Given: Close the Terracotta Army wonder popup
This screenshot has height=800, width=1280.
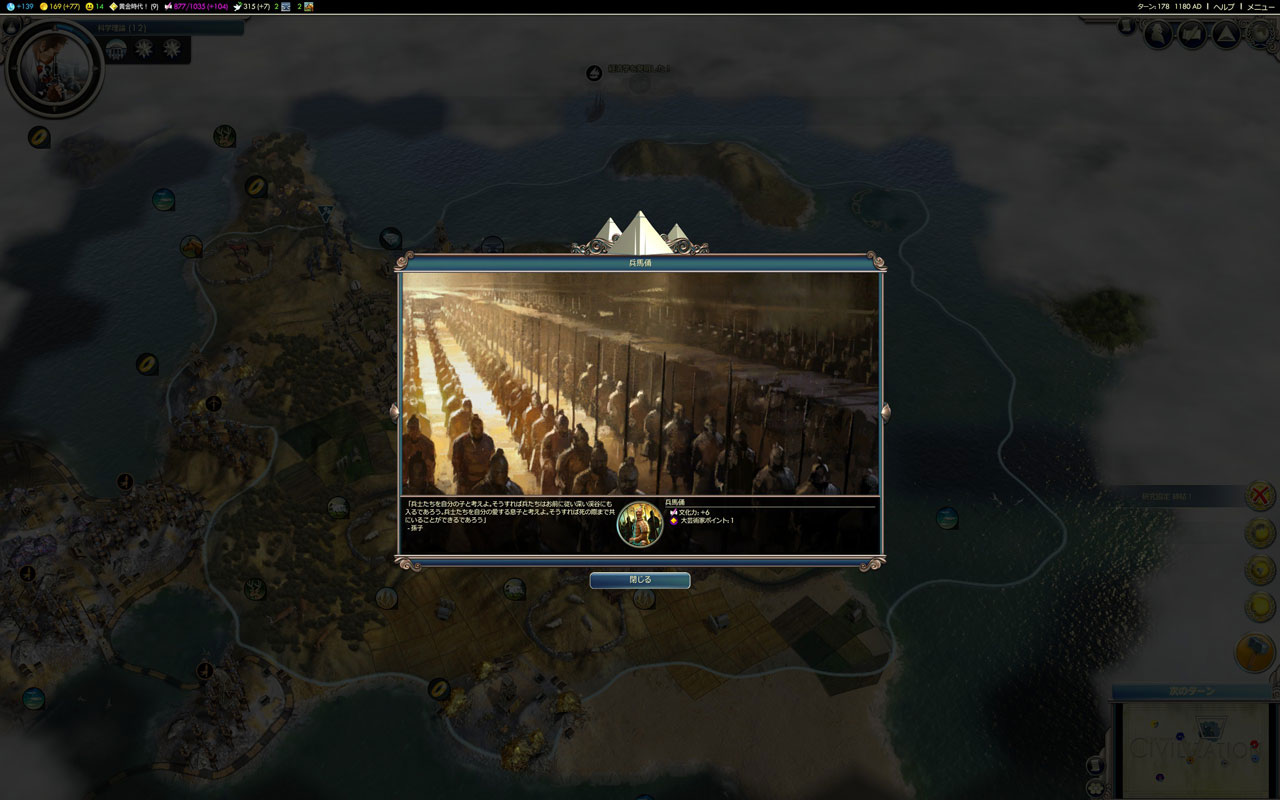Looking at the screenshot, I should [x=639, y=580].
